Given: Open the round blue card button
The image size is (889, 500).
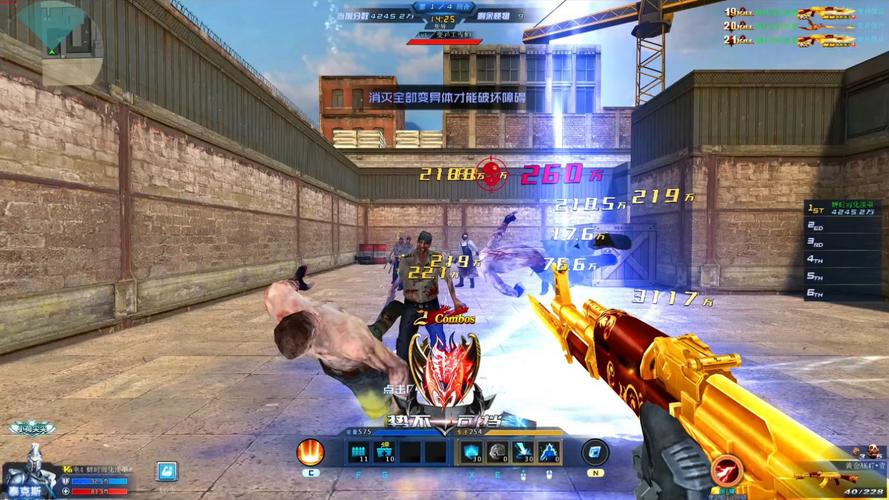Looking at the screenshot, I should [x=596, y=452].
